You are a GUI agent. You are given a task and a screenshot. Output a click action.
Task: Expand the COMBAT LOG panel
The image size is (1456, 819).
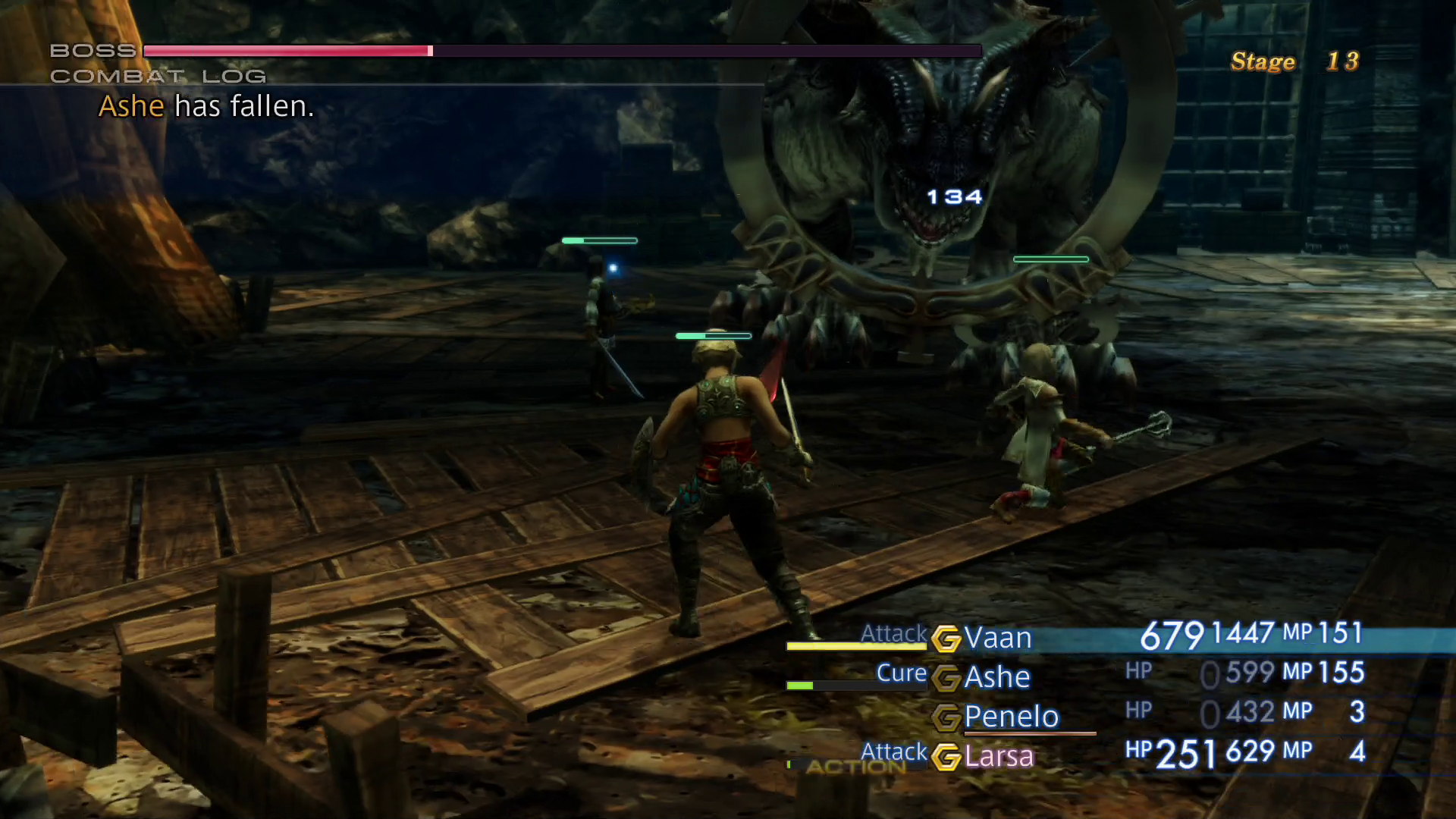[158, 76]
